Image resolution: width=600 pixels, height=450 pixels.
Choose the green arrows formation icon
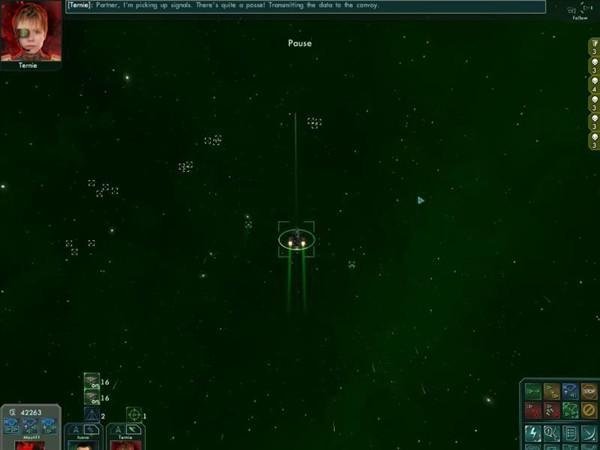[533, 391]
